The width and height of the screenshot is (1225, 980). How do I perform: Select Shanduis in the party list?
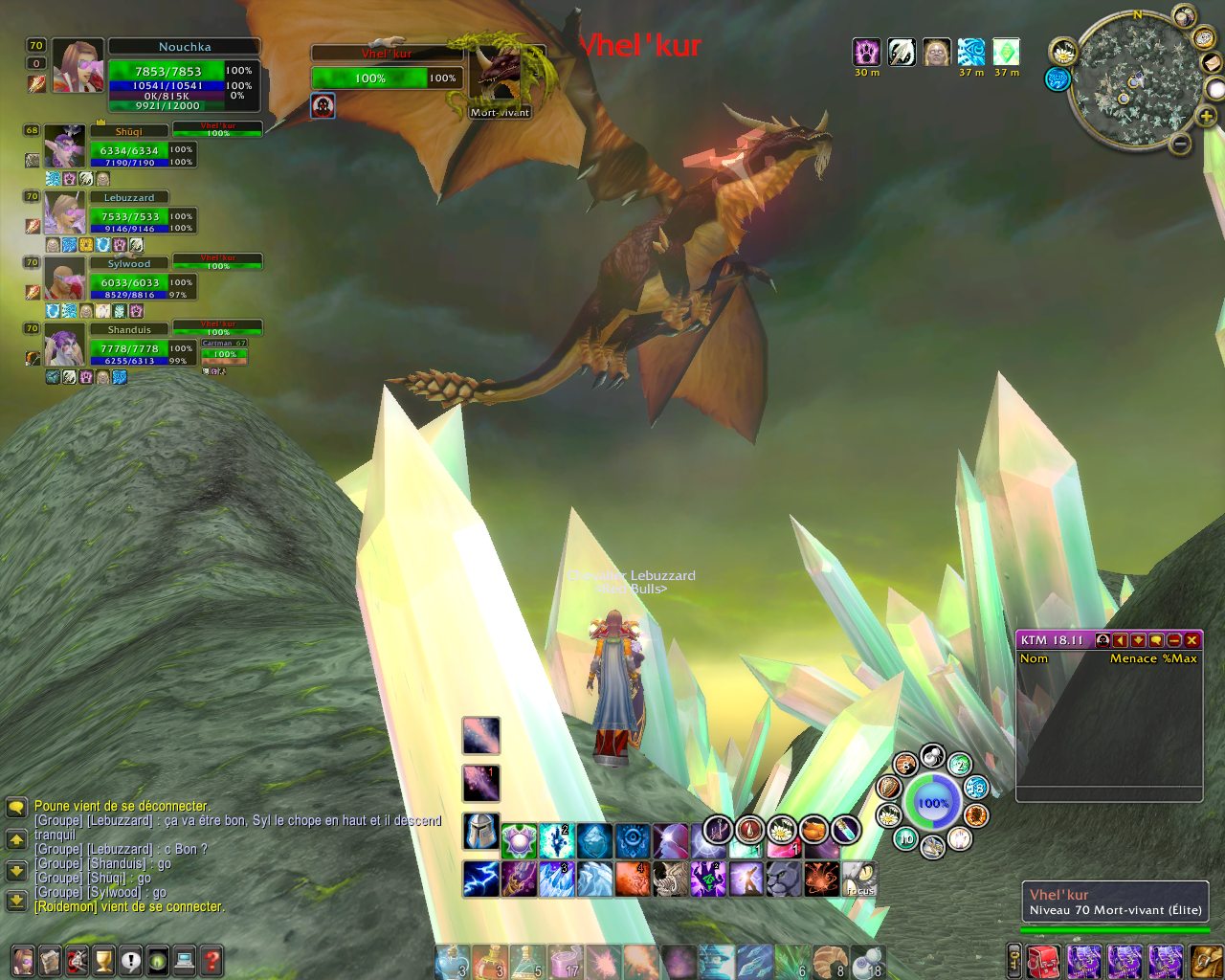[129, 347]
